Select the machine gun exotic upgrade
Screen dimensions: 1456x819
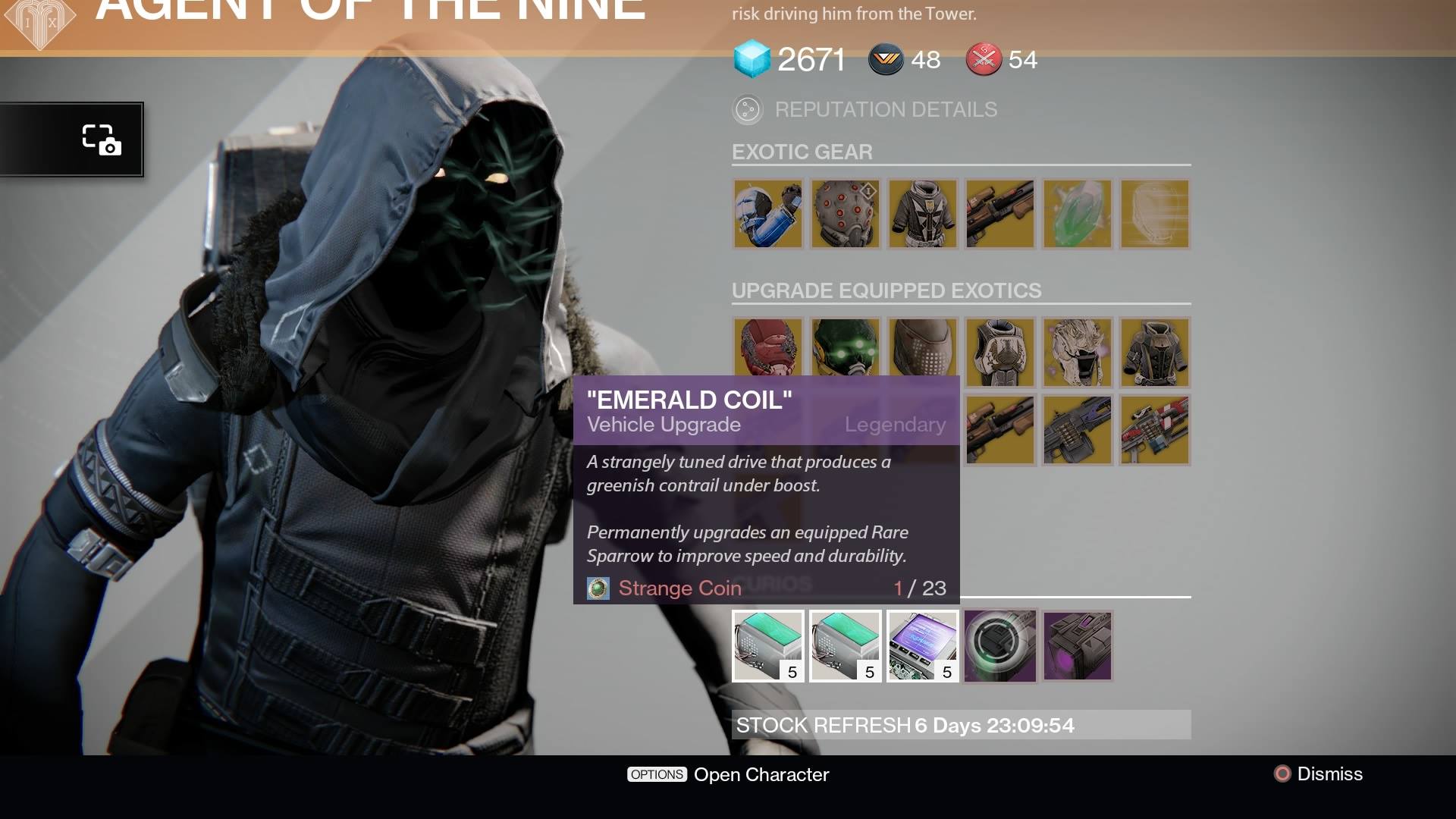click(x=1078, y=429)
